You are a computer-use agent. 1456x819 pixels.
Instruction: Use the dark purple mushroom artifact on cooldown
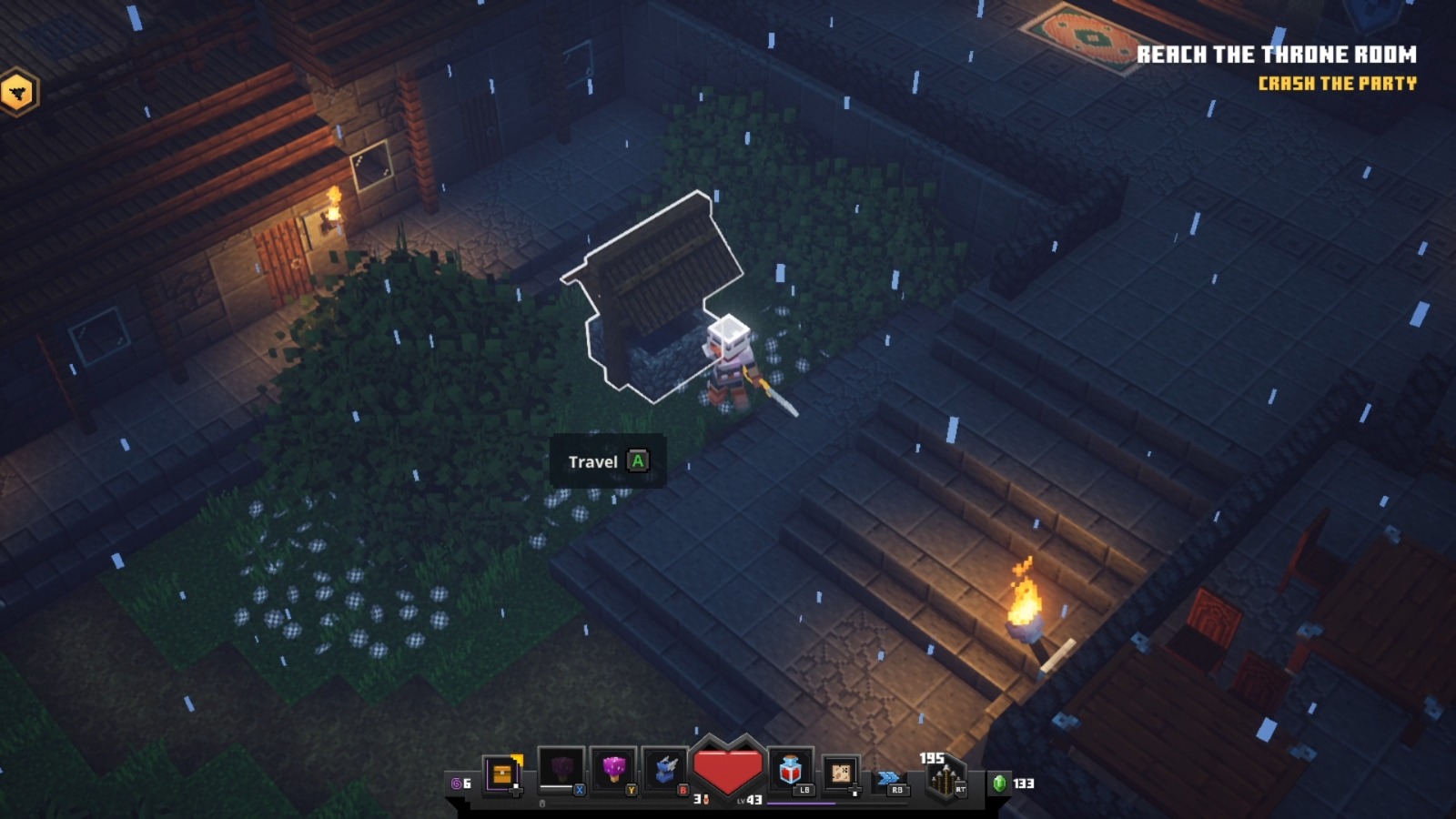point(561,770)
